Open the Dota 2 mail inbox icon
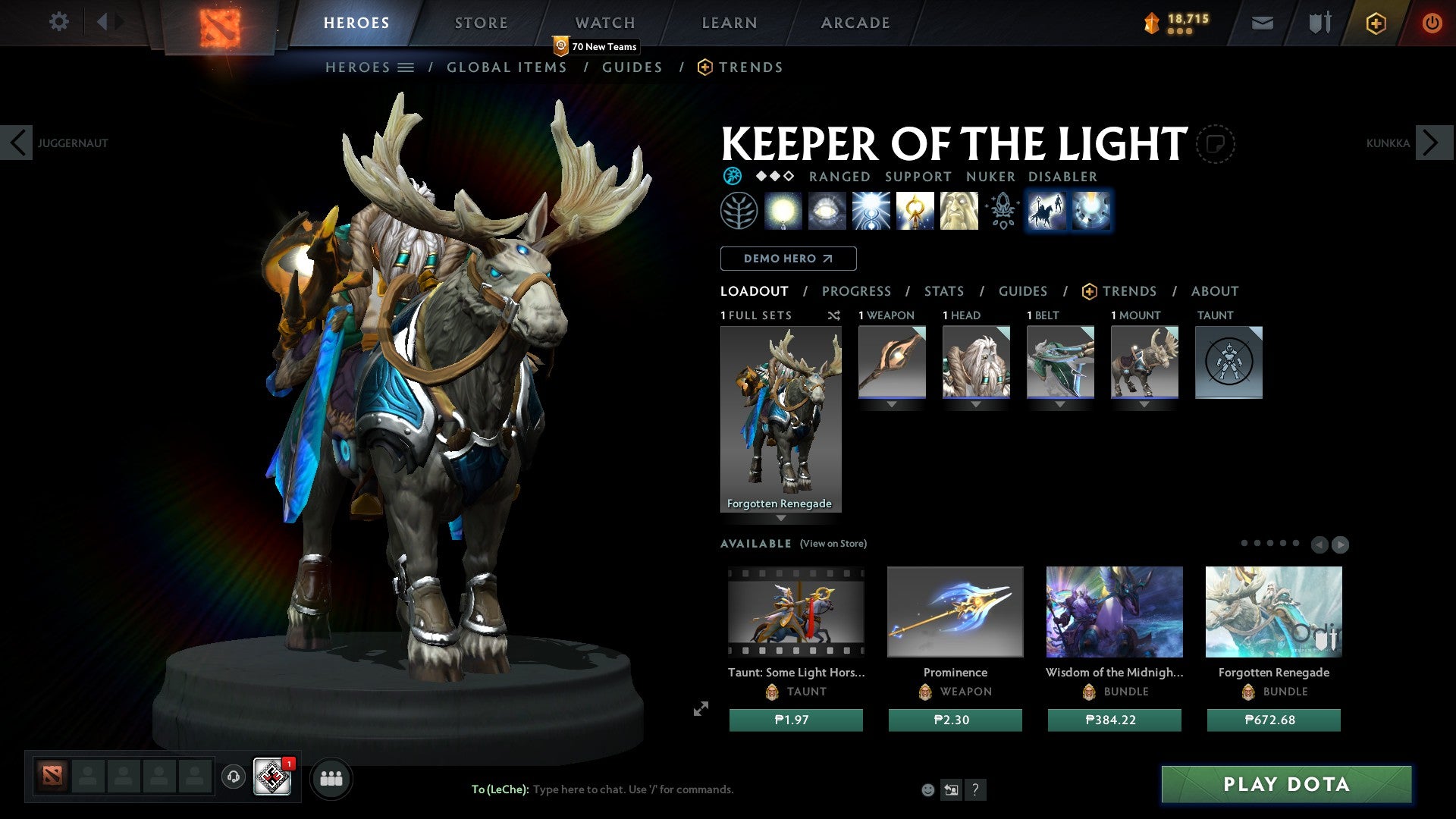The width and height of the screenshot is (1456, 819). (1263, 23)
